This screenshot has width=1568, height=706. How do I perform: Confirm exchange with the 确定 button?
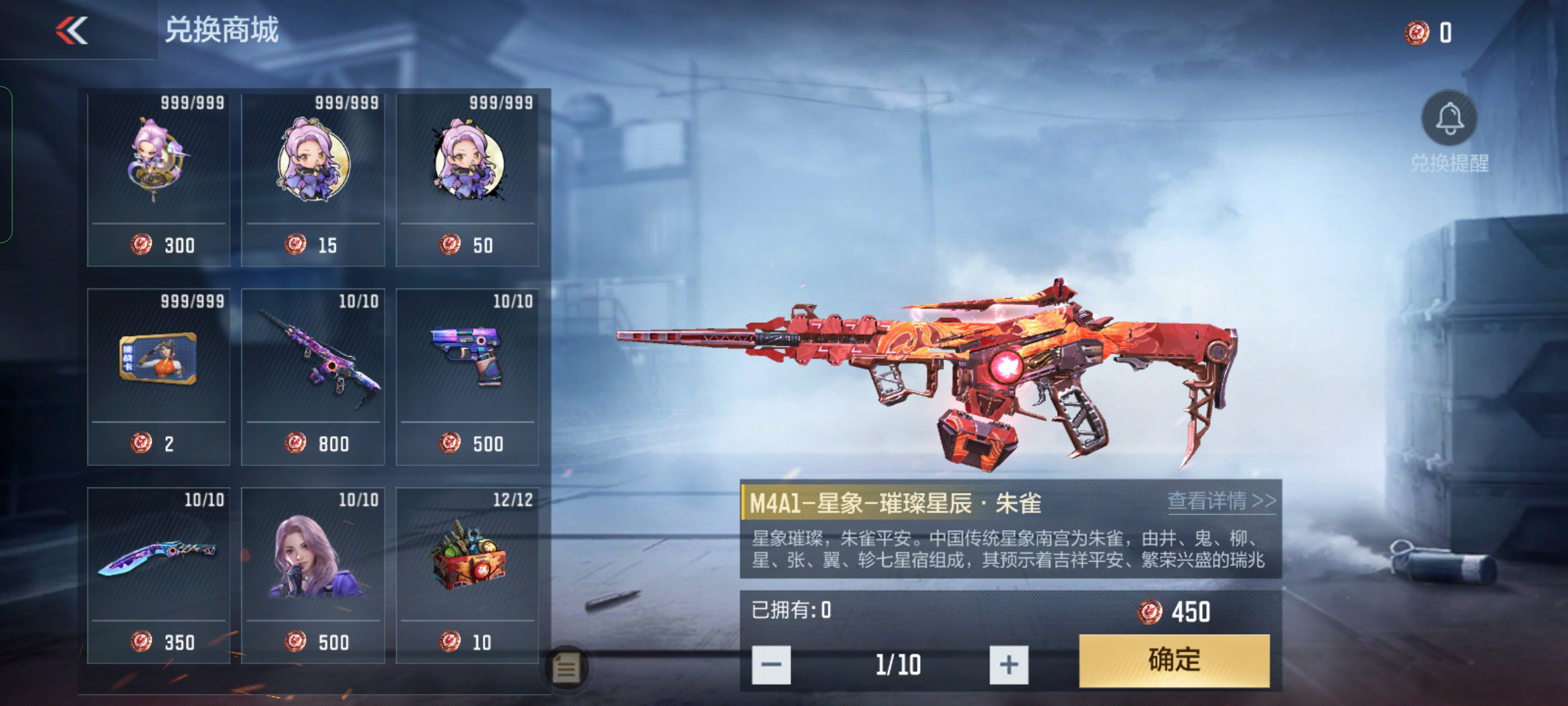pyautogui.click(x=1174, y=660)
